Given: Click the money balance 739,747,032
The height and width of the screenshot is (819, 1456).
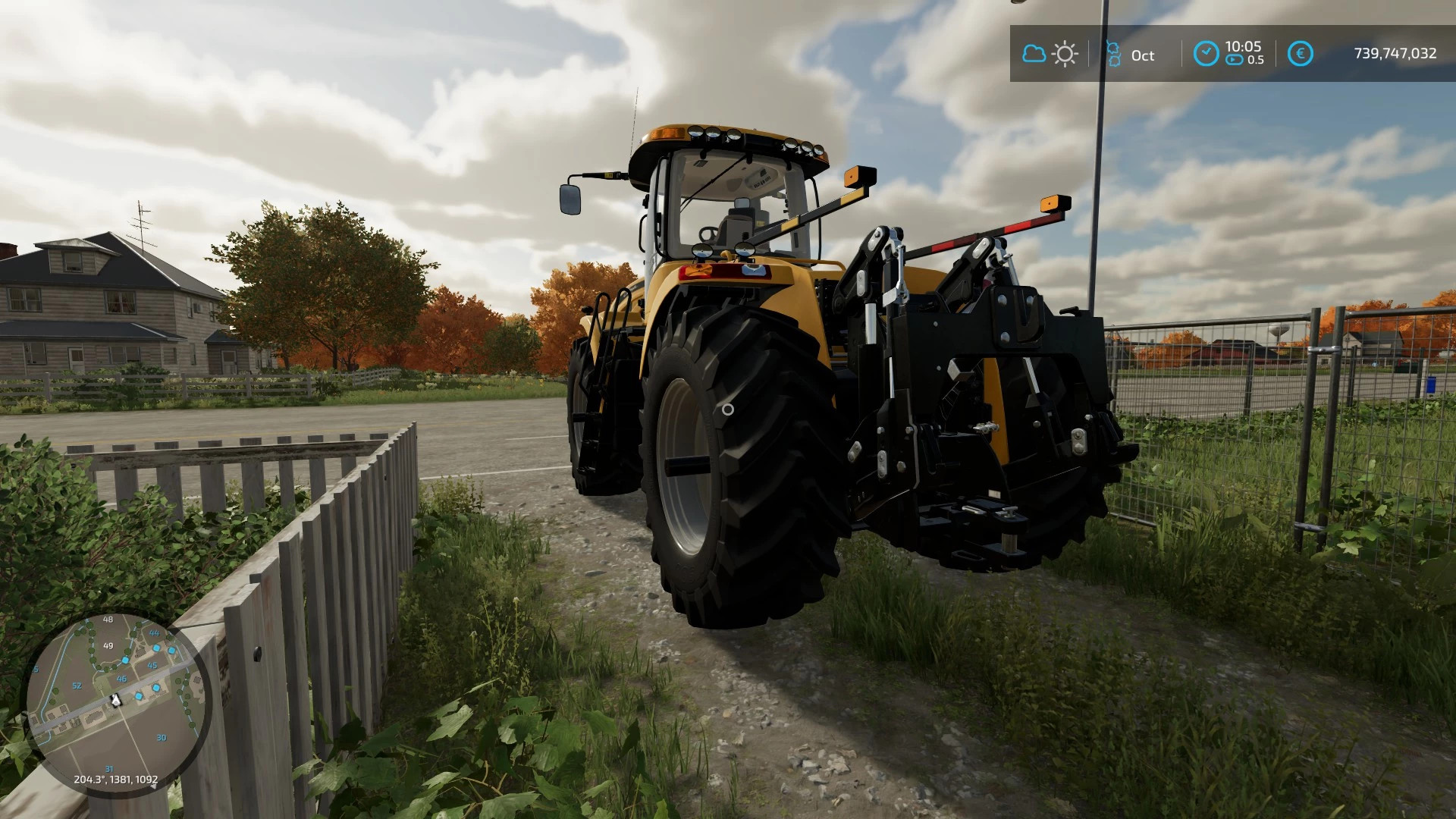Looking at the screenshot, I should 1396,52.
